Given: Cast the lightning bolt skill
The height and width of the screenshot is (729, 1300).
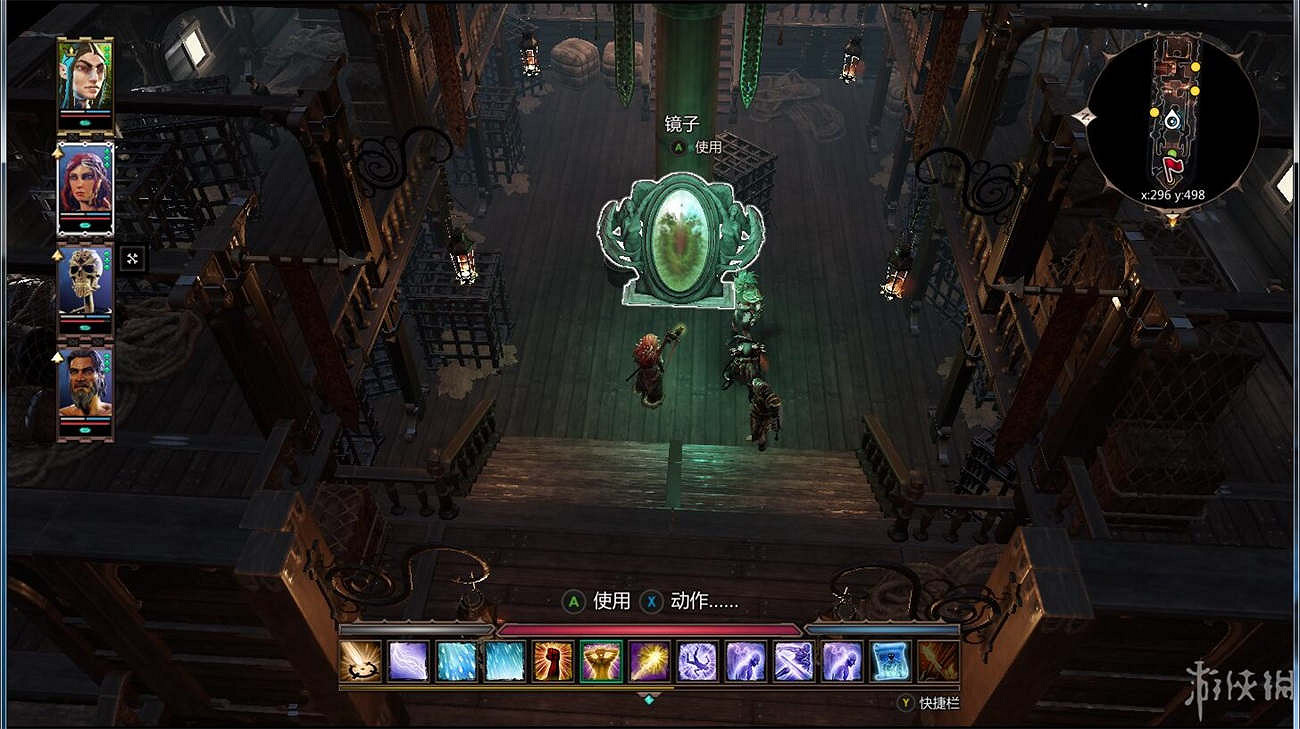Looking at the screenshot, I should [x=409, y=662].
